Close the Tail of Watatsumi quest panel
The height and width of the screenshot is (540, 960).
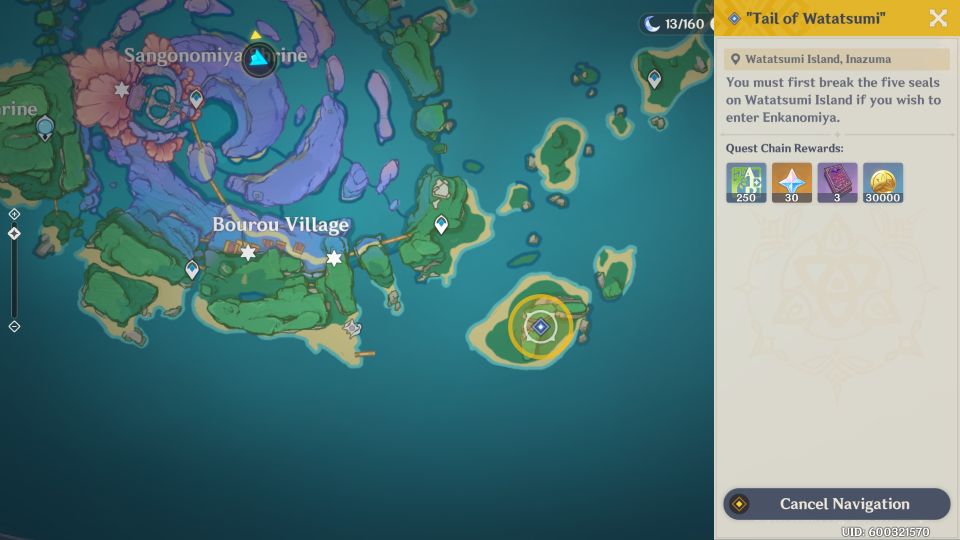[938, 18]
